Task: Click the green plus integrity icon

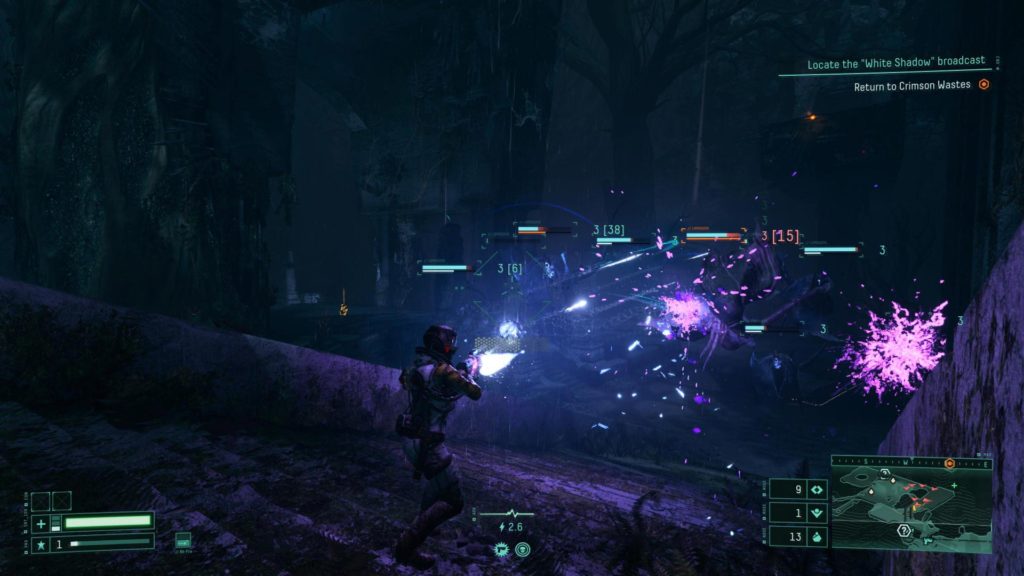Action: pyautogui.click(x=41, y=523)
